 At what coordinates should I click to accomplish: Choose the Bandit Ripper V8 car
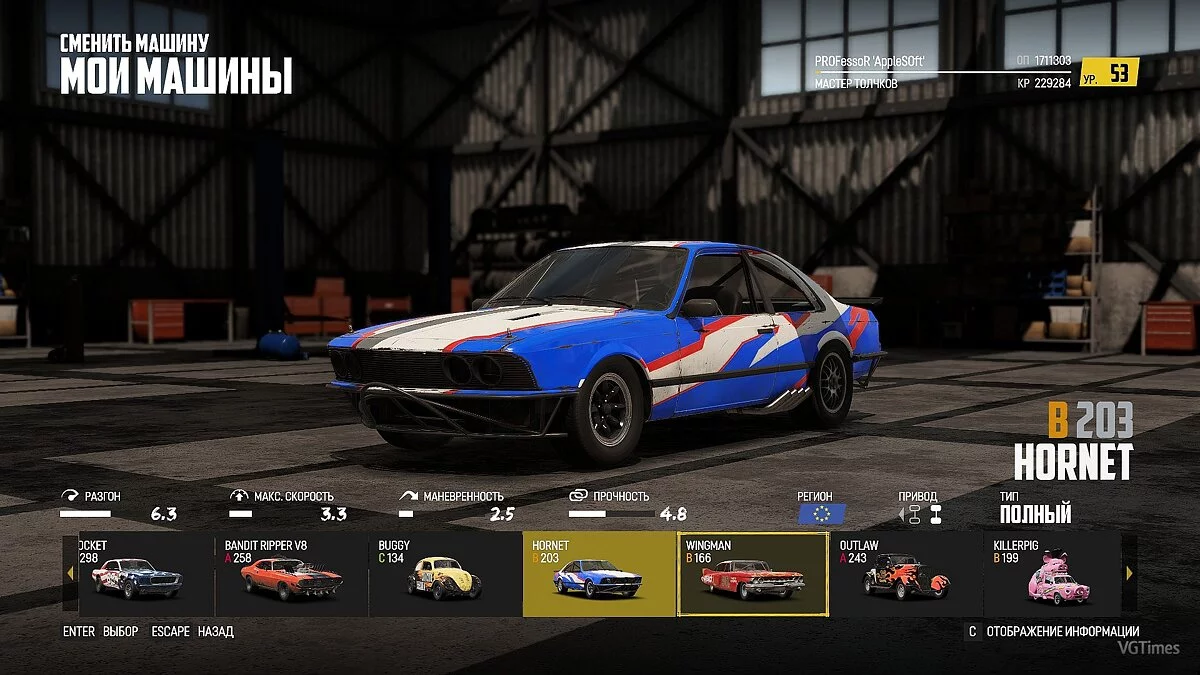(291, 574)
